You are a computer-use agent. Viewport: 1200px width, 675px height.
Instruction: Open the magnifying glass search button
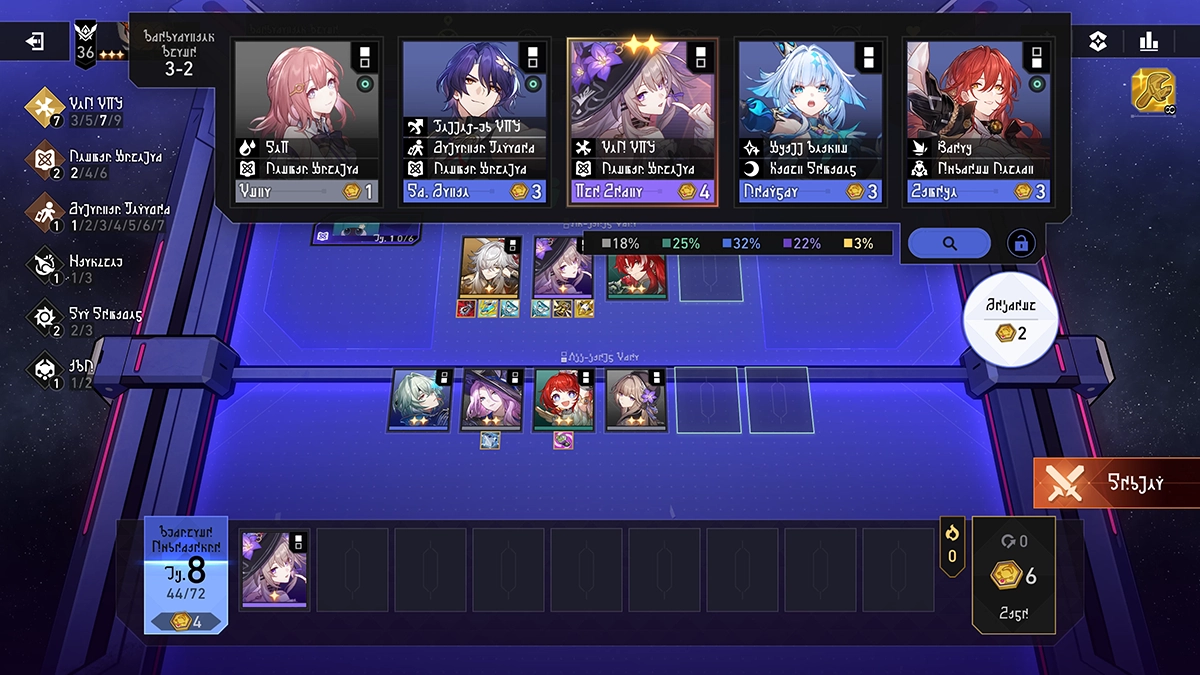click(948, 243)
